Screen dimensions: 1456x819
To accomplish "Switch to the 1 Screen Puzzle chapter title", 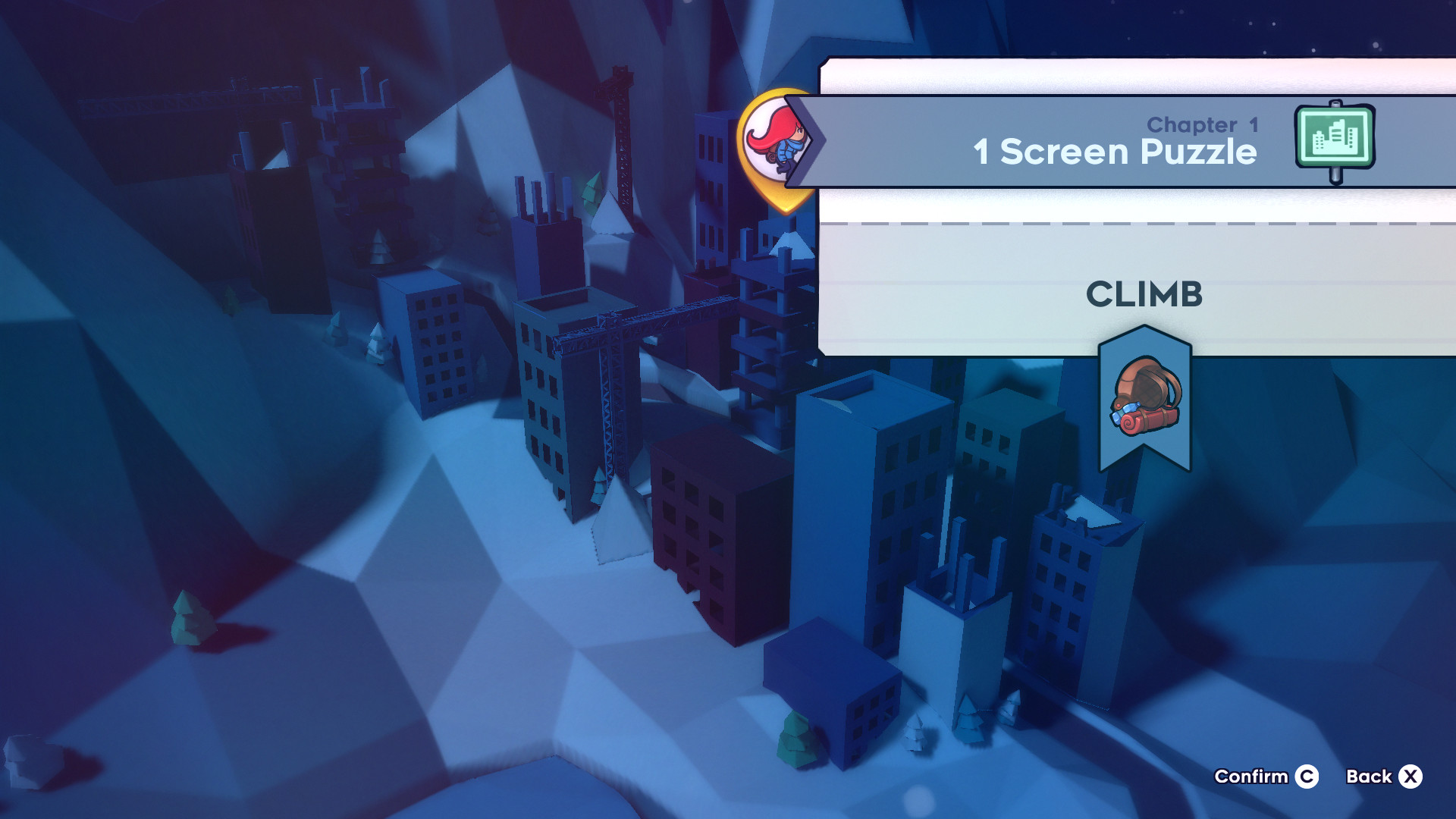I will tap(1115, 152).
